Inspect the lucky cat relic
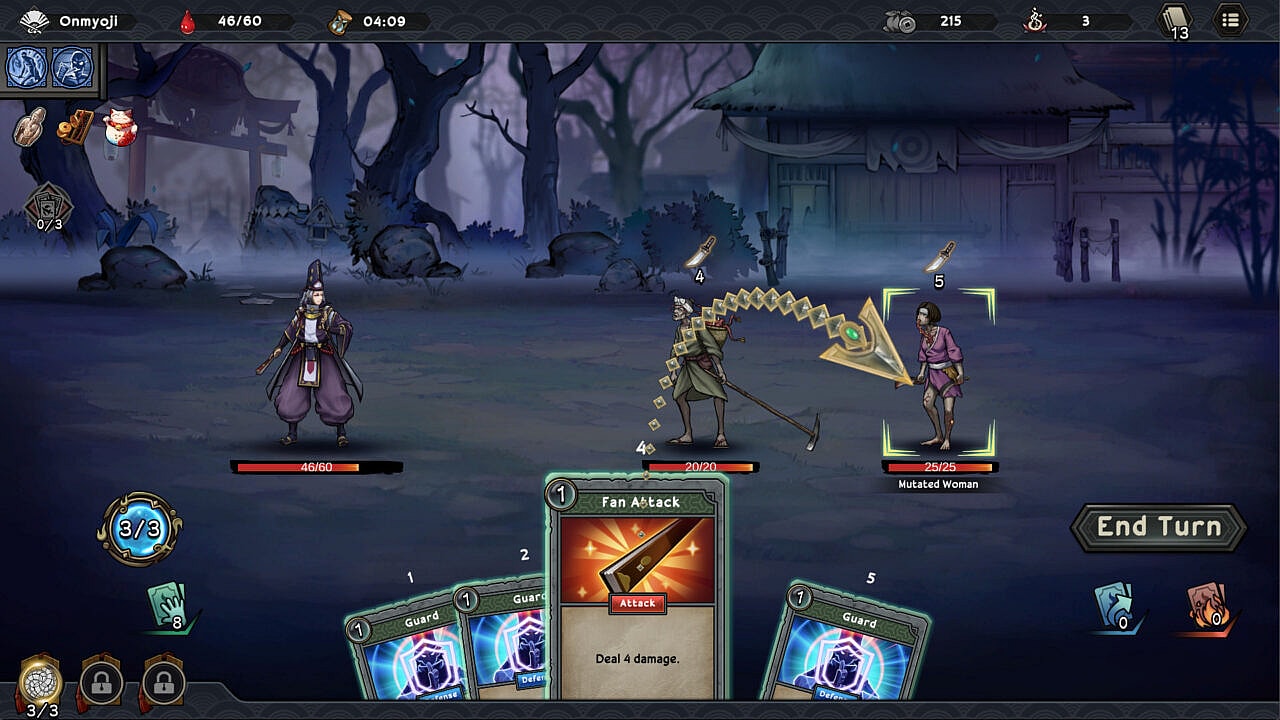 pos(119,128)
